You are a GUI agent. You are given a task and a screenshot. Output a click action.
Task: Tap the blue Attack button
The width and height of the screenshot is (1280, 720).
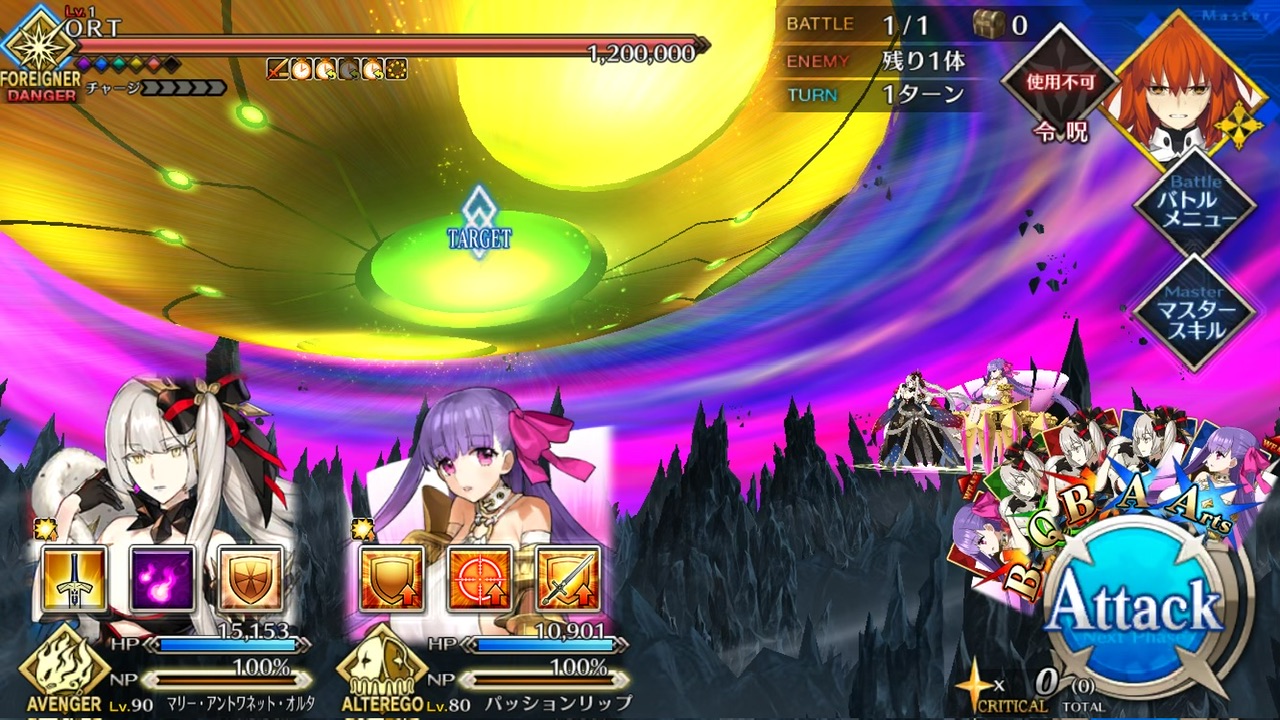coord(1136,605)
